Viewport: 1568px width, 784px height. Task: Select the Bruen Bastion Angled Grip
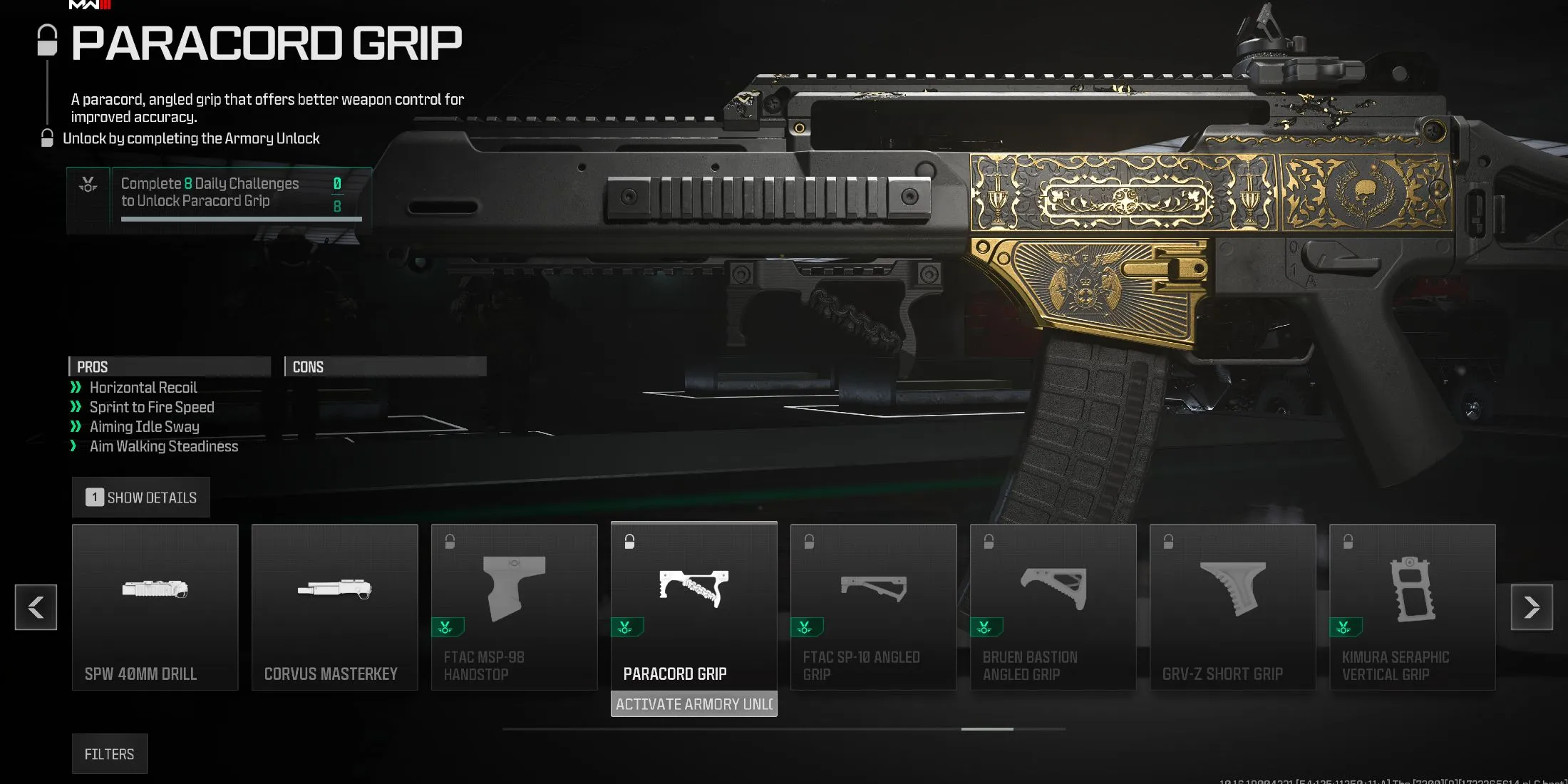(1053, 607)
